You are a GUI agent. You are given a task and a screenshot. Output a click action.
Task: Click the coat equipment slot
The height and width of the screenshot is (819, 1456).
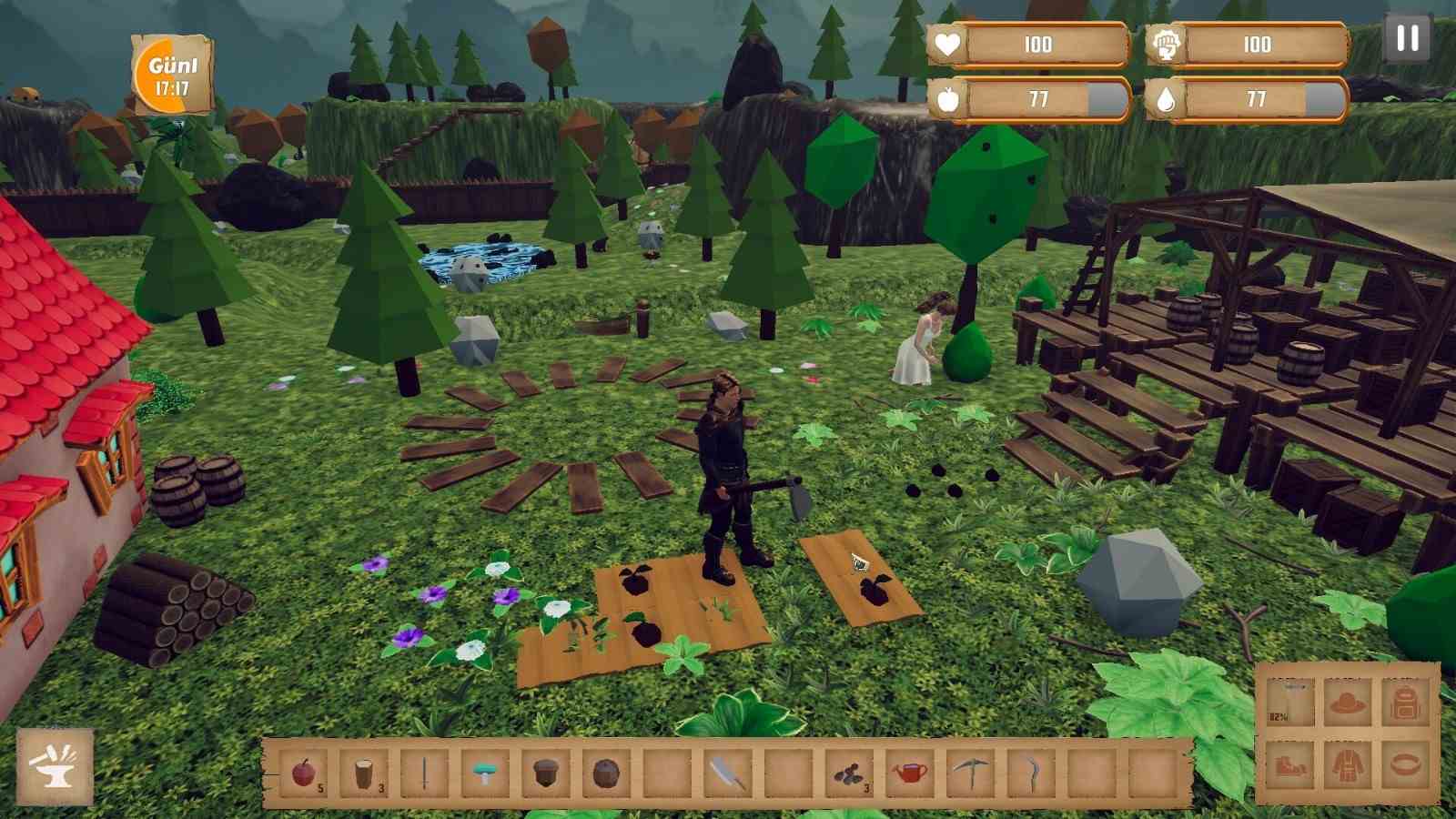tap(1348, 764)
